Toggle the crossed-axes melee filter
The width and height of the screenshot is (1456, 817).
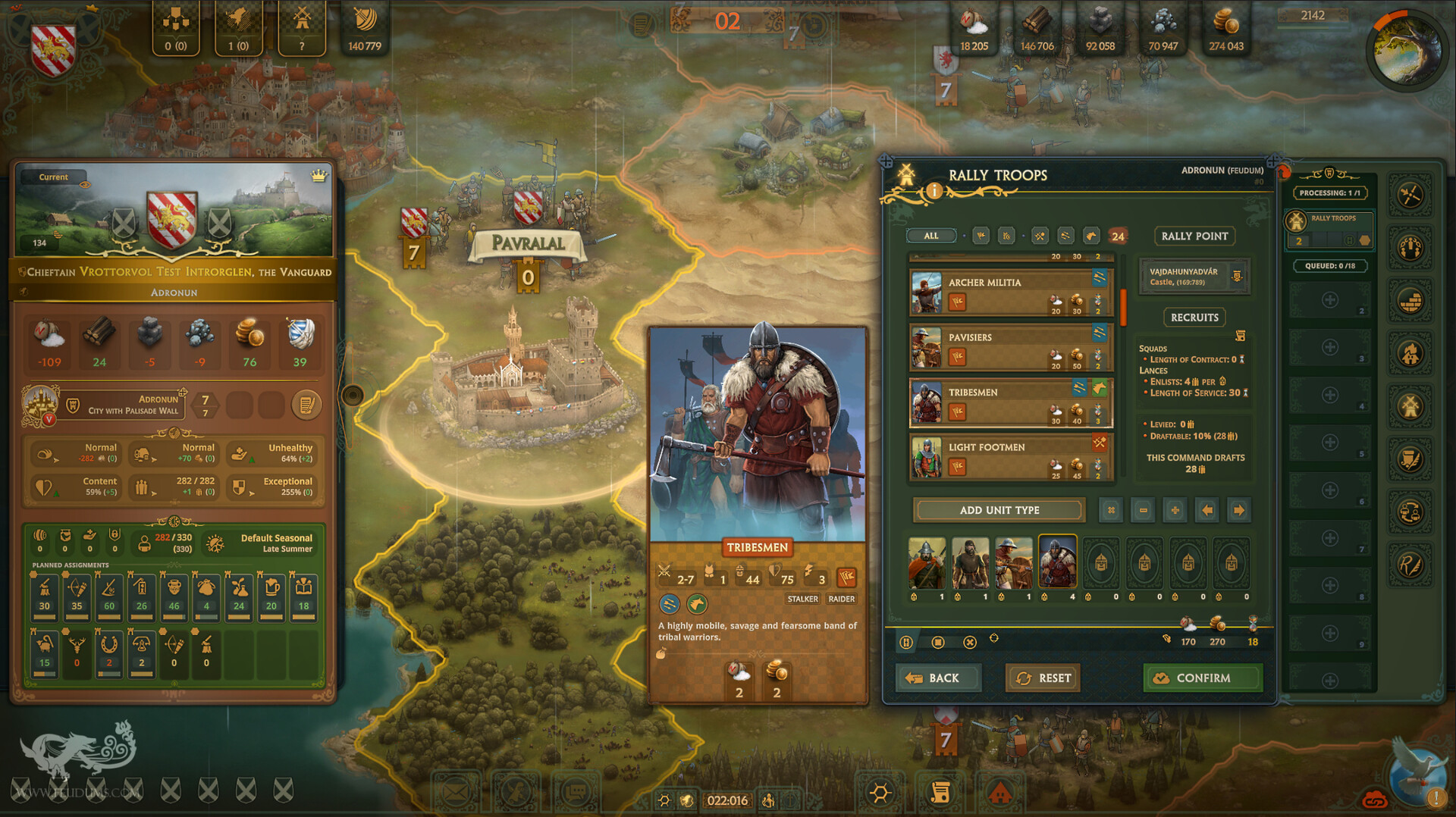pos(1040,236)
